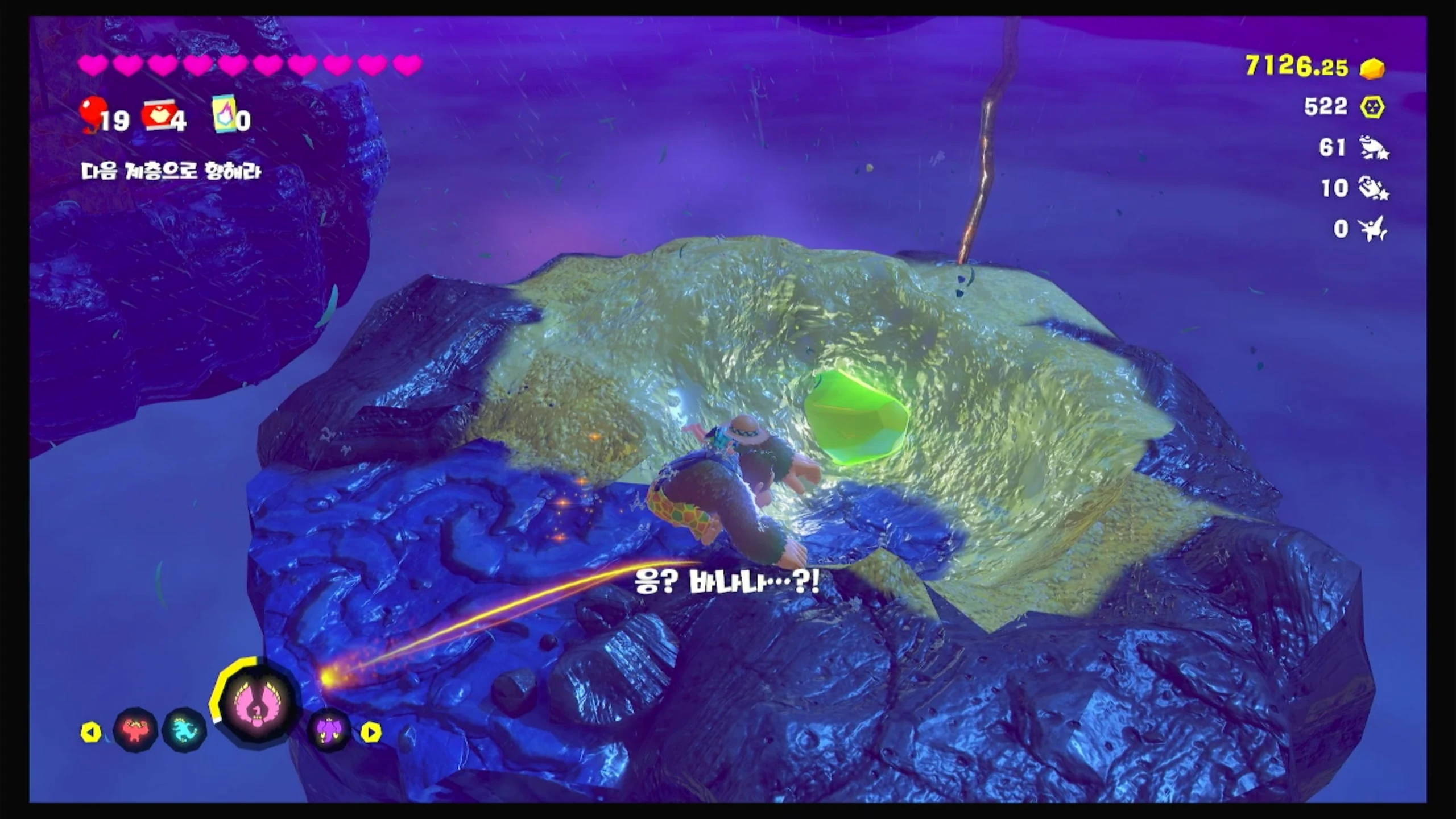Select the yellow flame drink can item
The image size is (1456, 819).
(x=224, y=114)
